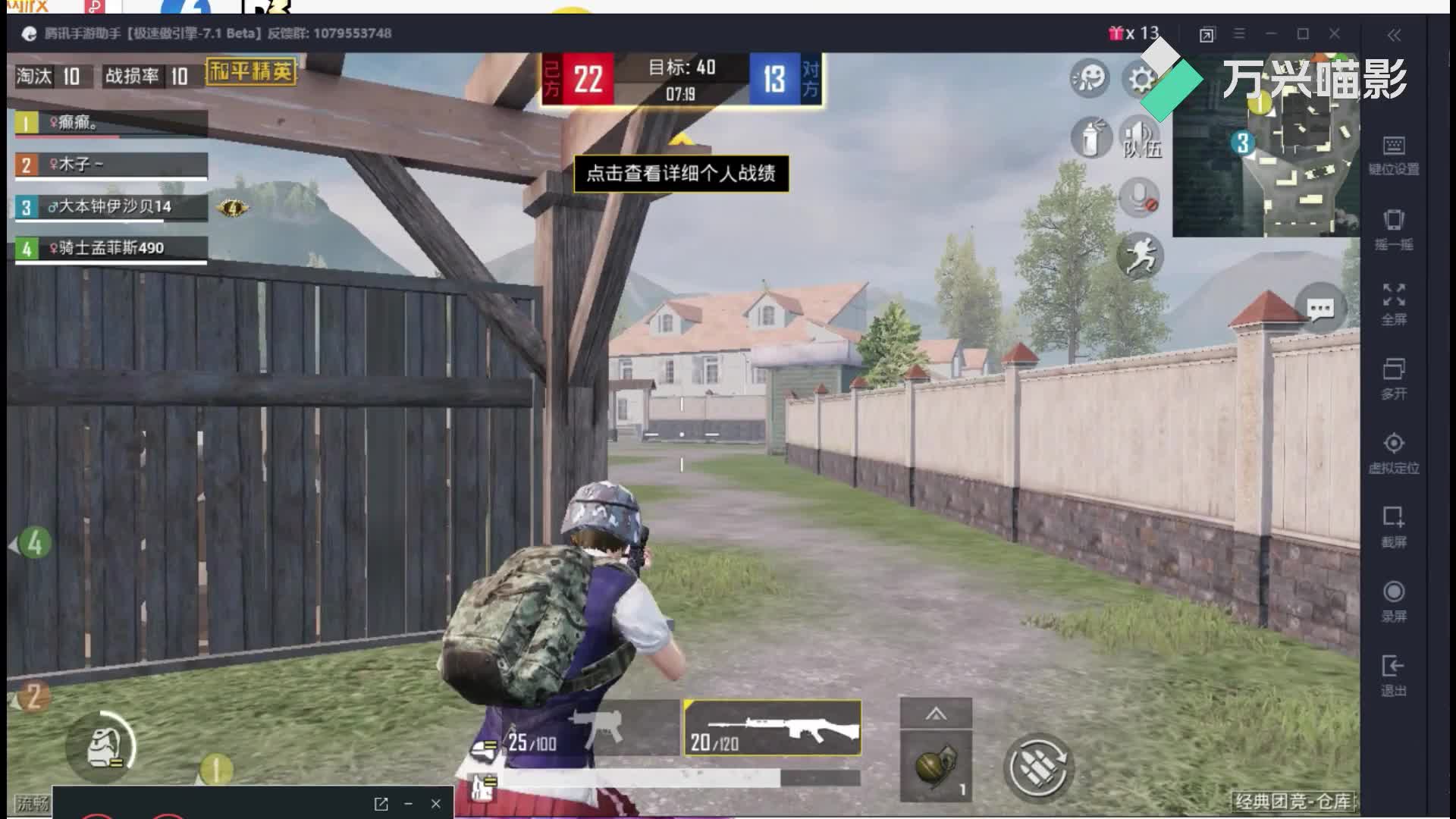Viewport: 1456px width, 819px height.
Task: Tap the spray paint can icon
Action: click(1090, 137)
